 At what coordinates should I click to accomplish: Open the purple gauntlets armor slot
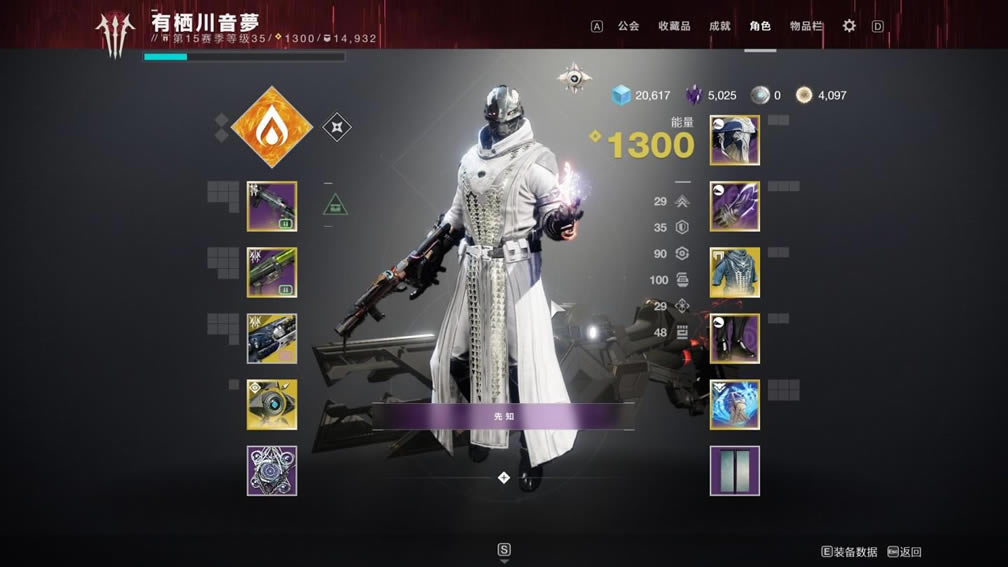click(735, 206)
